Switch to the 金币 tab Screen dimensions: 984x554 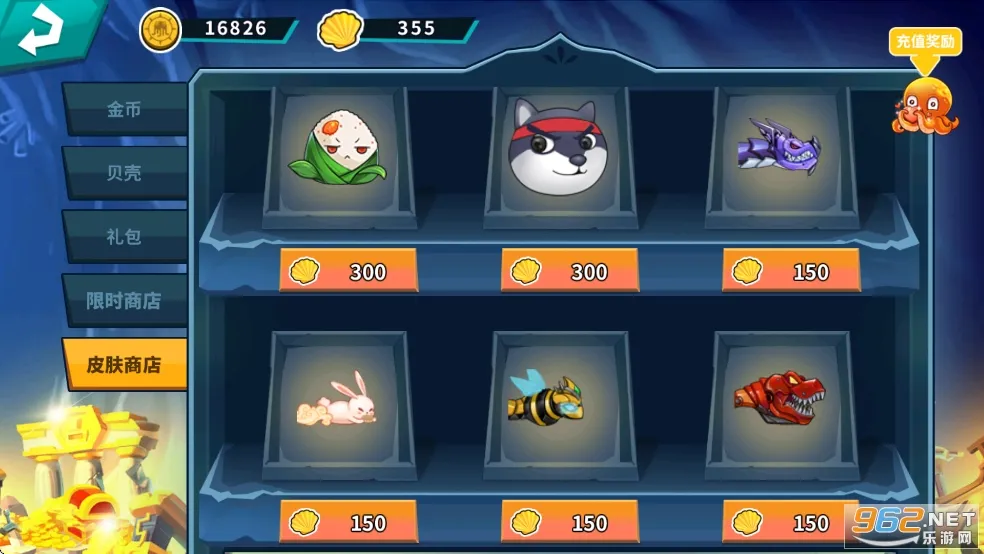(x=124, y=109)
